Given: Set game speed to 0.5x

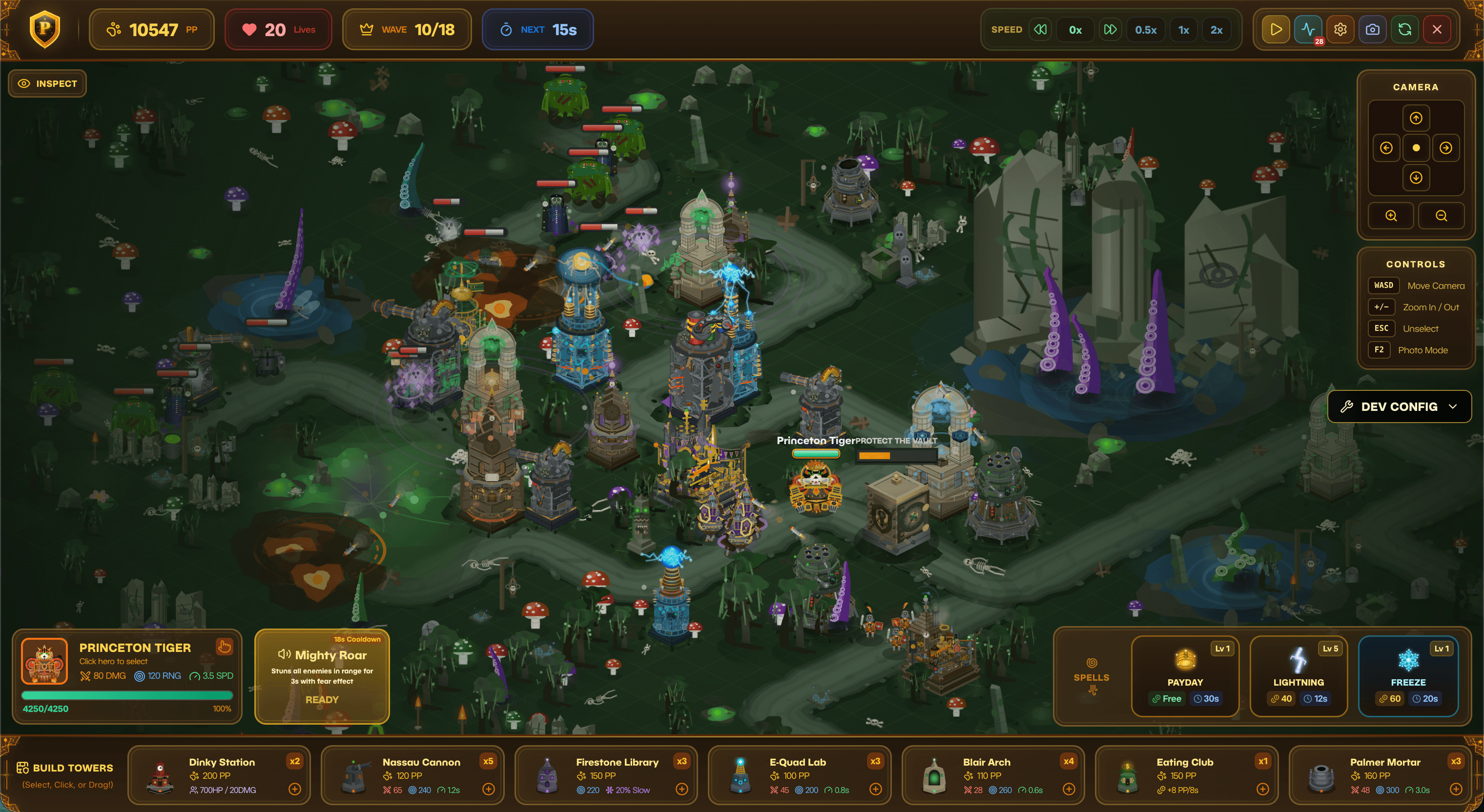Looking at the screenshot, I should (x=1145, y=30).
